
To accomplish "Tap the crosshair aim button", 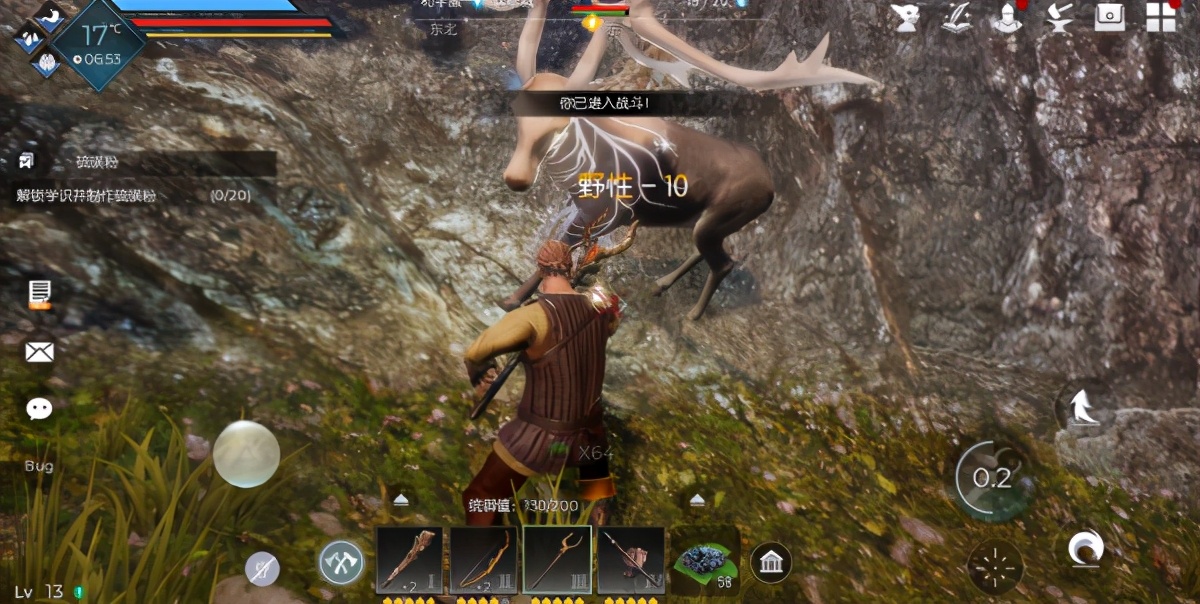I will tap(995, 566).
